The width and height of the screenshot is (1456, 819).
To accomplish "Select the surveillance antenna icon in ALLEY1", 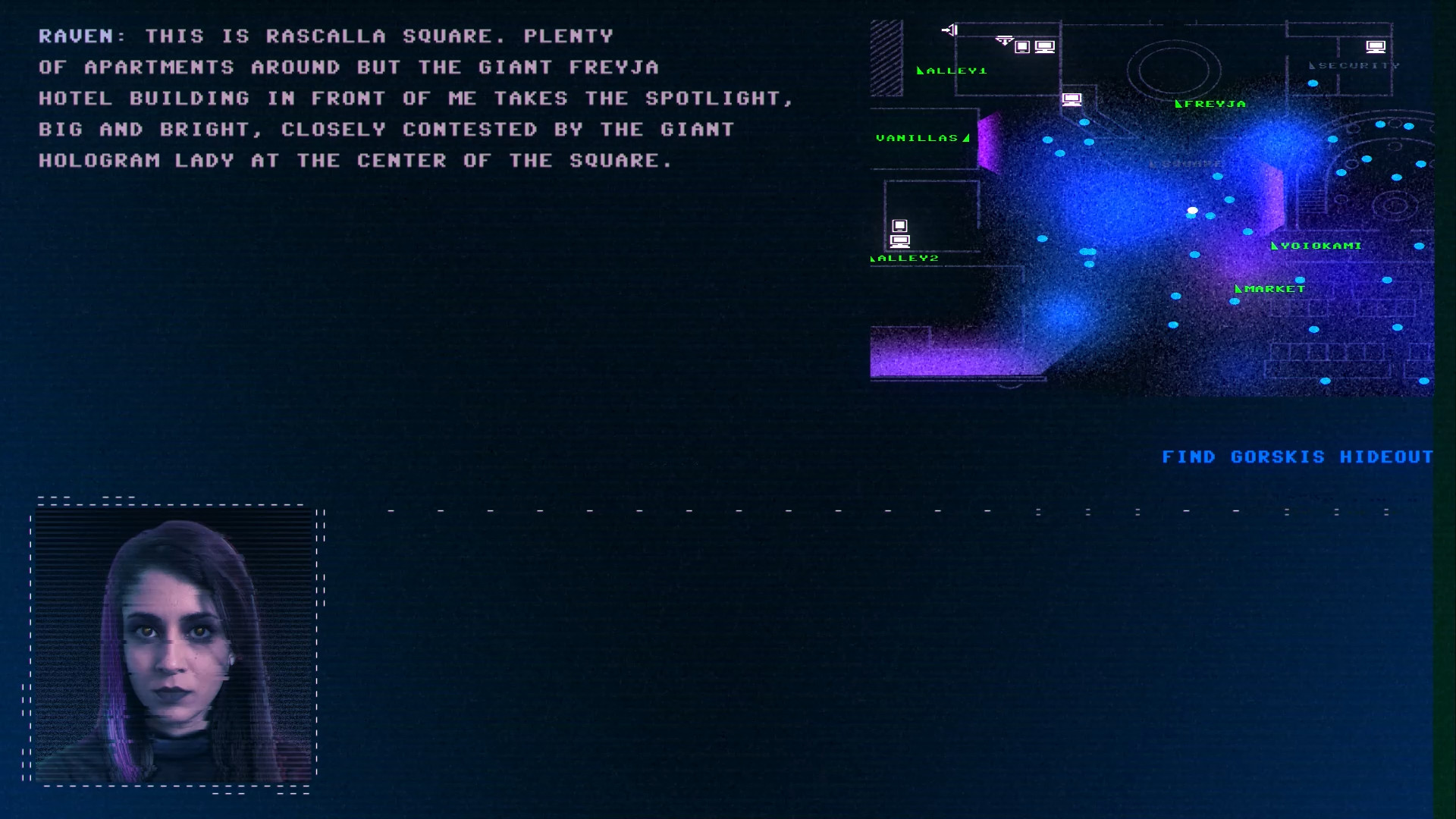I will 1005,40.
